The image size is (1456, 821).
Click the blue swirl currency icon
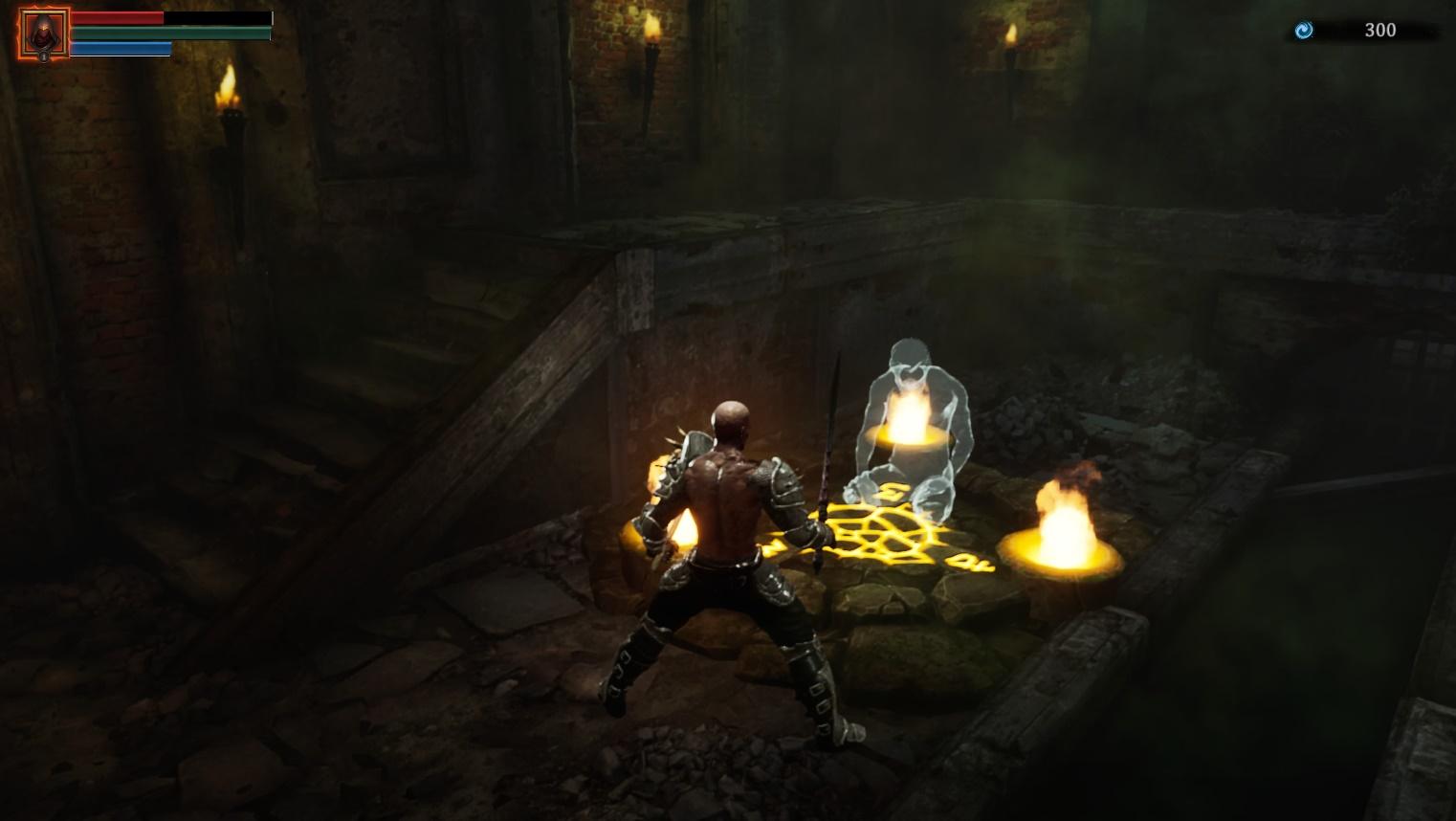tap(1303, 31)
